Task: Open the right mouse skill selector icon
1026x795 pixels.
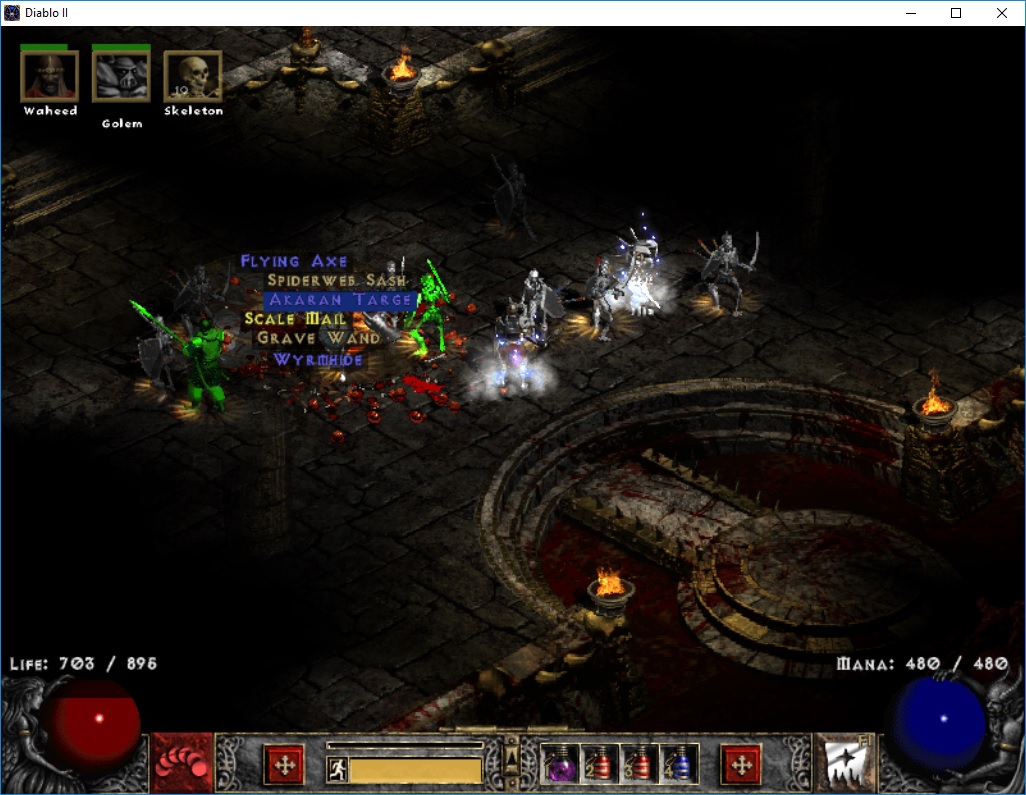Action: [x=845, y=763]
